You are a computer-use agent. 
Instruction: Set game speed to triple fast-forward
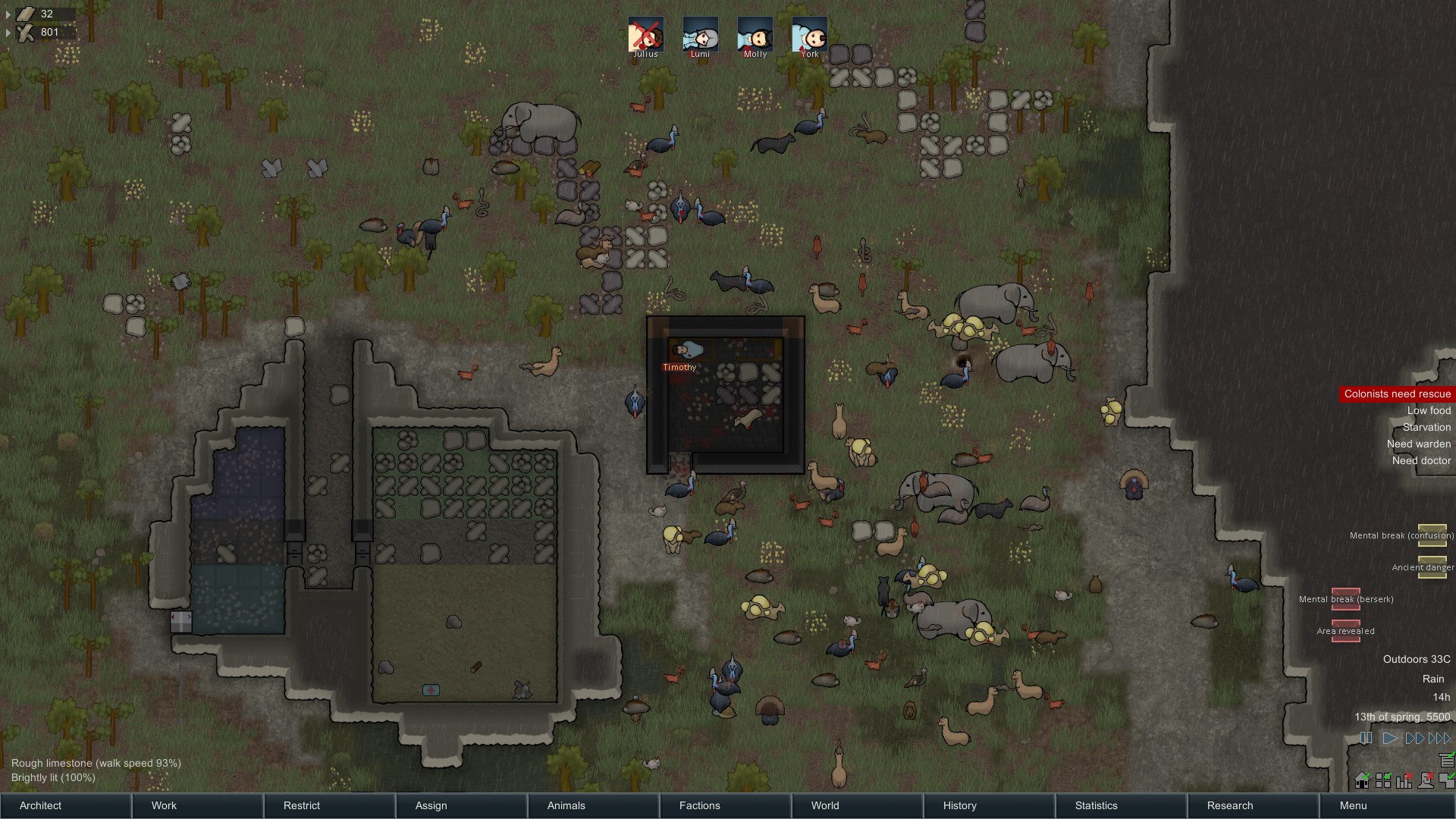(x=1439, y=738)
